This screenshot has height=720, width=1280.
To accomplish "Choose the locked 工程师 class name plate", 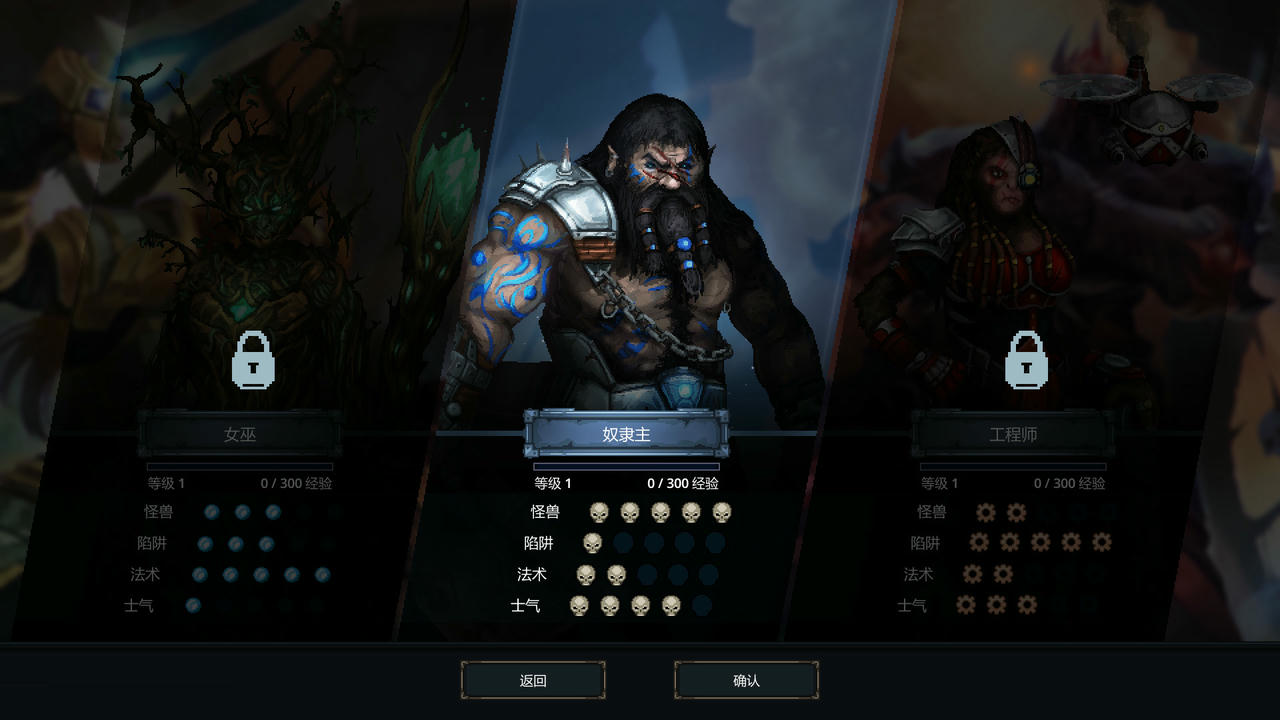I will click(x=1013, y=435).
